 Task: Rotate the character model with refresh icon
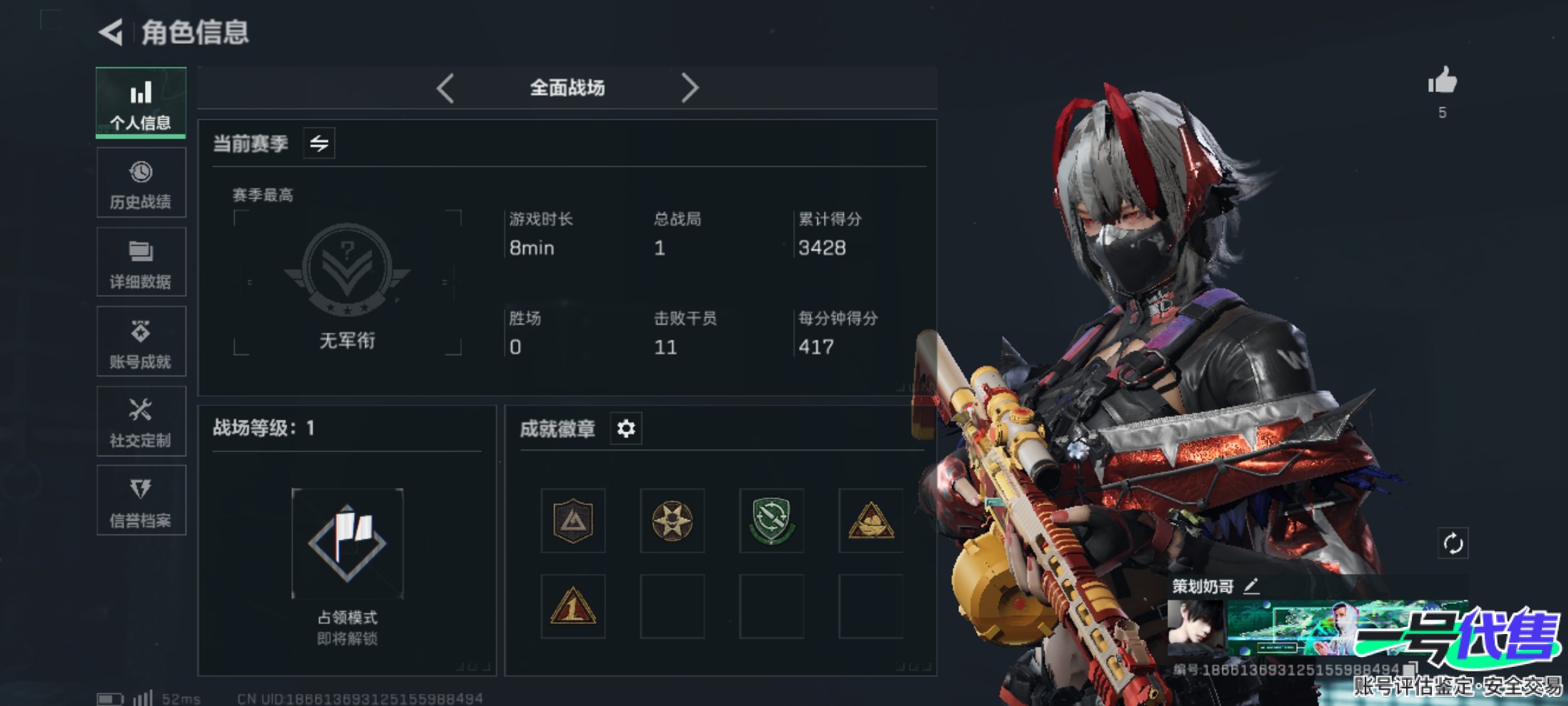1452,543
